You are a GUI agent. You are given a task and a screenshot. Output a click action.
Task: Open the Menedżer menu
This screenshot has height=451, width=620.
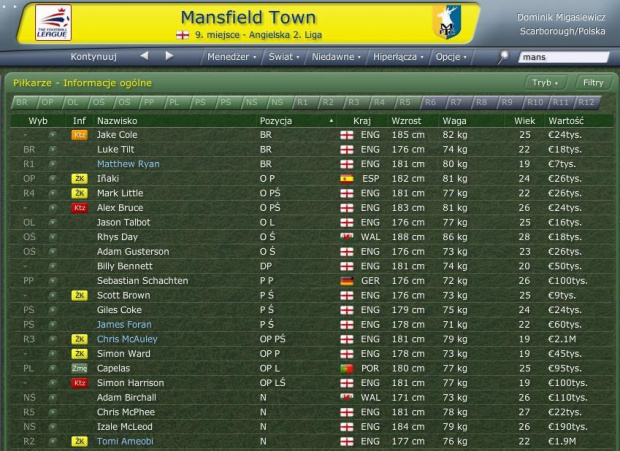click(x=229, y=57)
